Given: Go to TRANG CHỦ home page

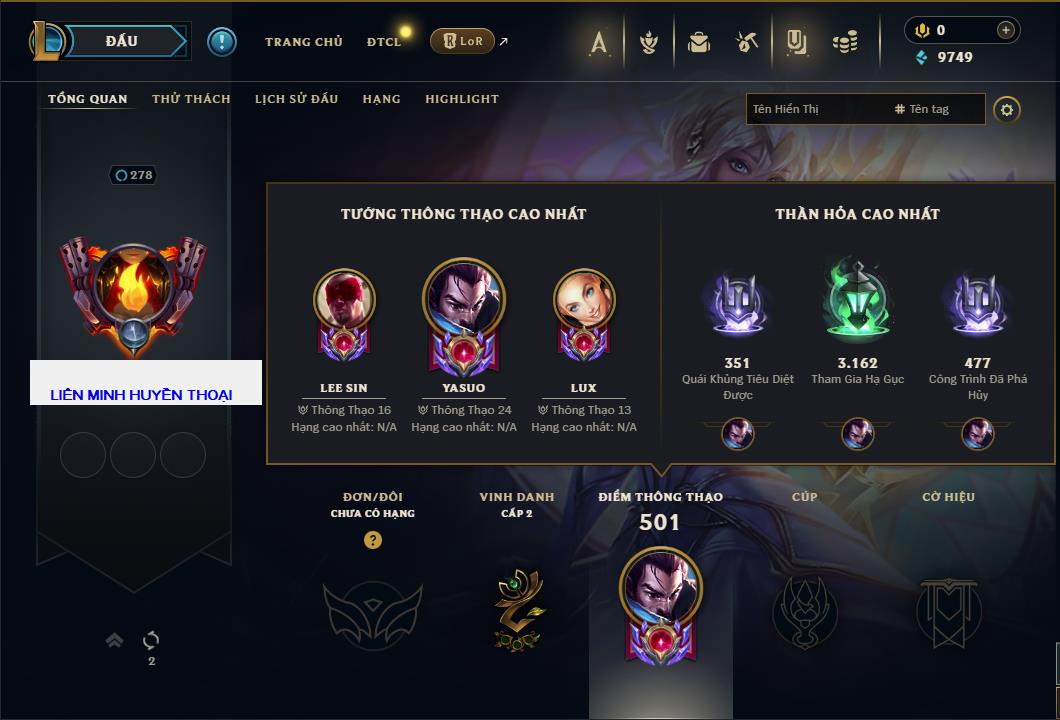Looking at the screenshot, I should 303,42.
